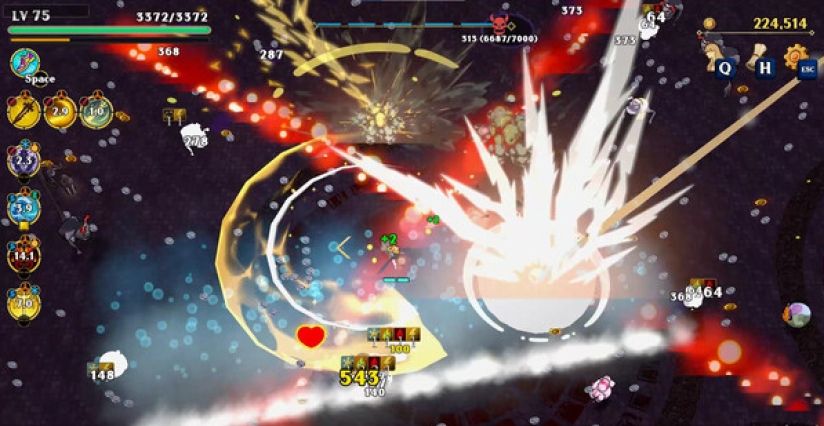Open the gear settings menu
The height and width of the screenshot is (426, 824).
point(796,54)
